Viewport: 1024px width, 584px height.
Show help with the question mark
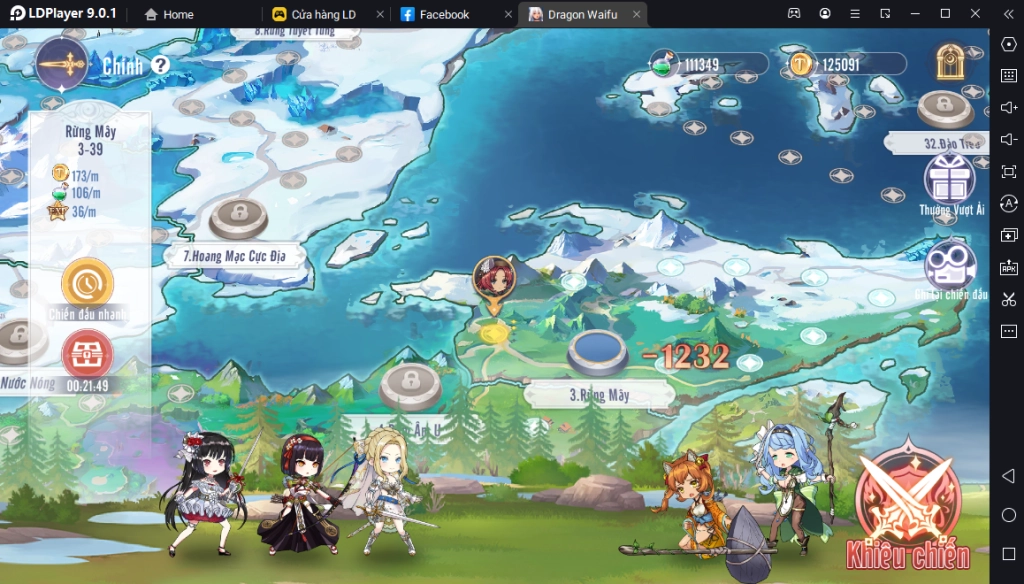point(160,66)
